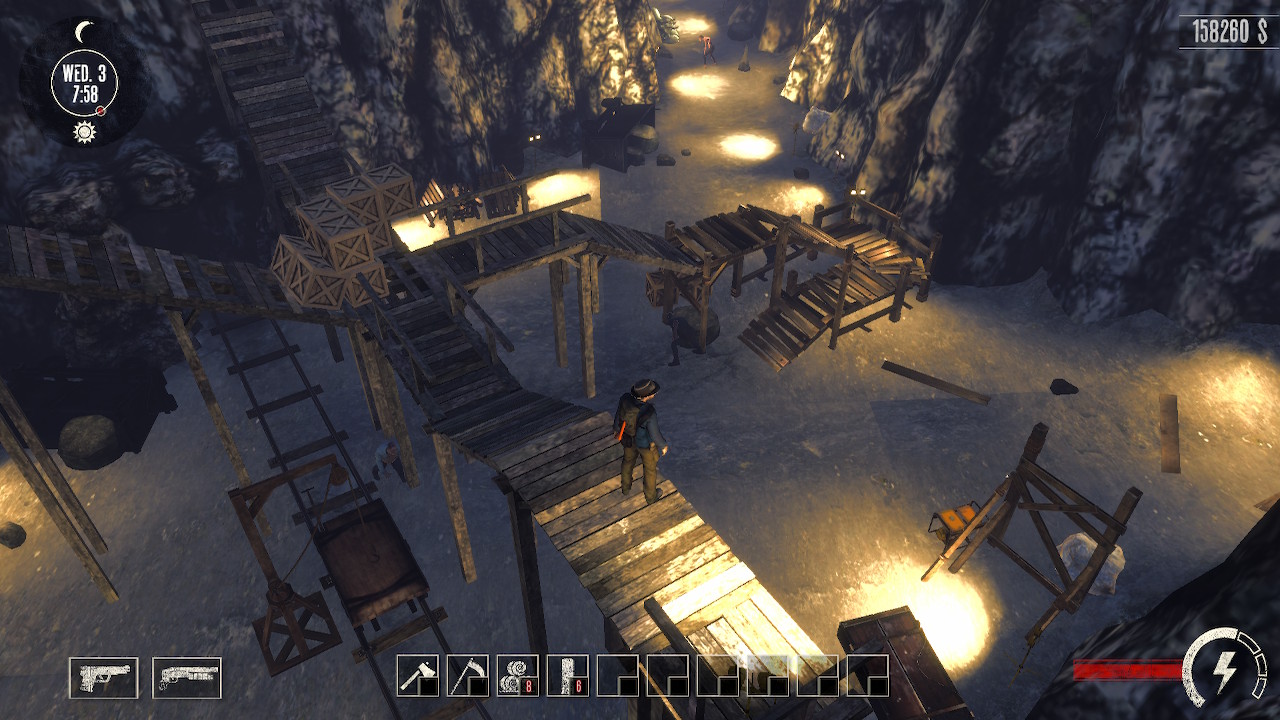
Task: Click the quantity badge showing 6 on the stakes
Action: pos(578,686)
